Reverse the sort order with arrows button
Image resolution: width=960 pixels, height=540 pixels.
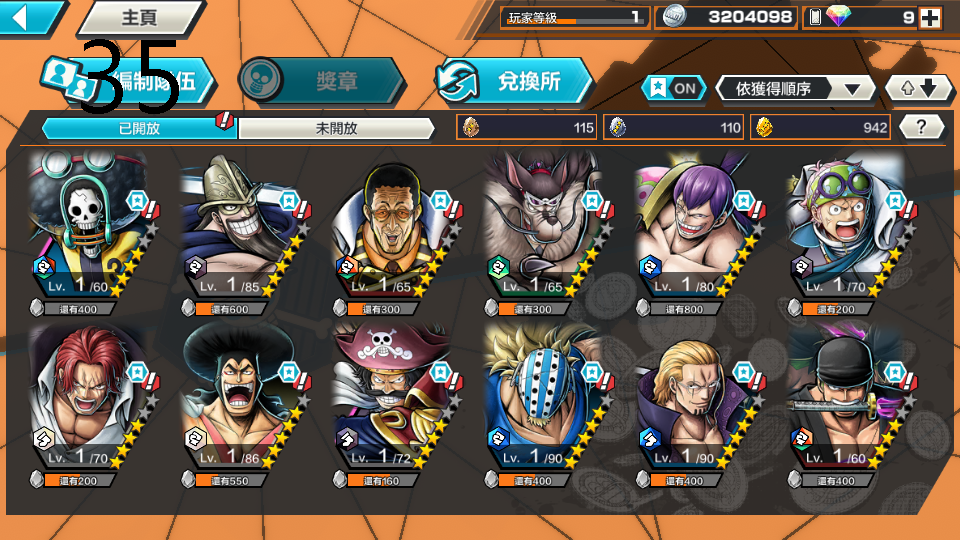pos(919,88)
